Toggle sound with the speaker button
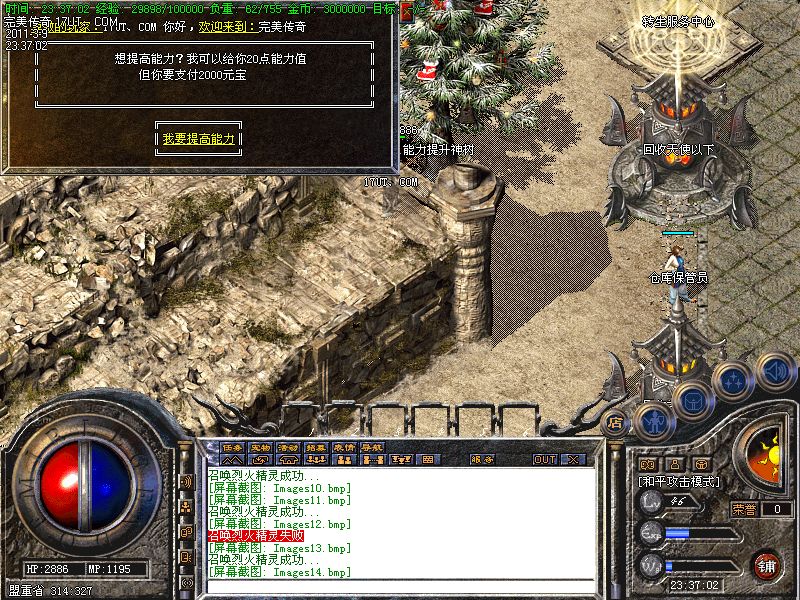 click(x=773, y=371)
